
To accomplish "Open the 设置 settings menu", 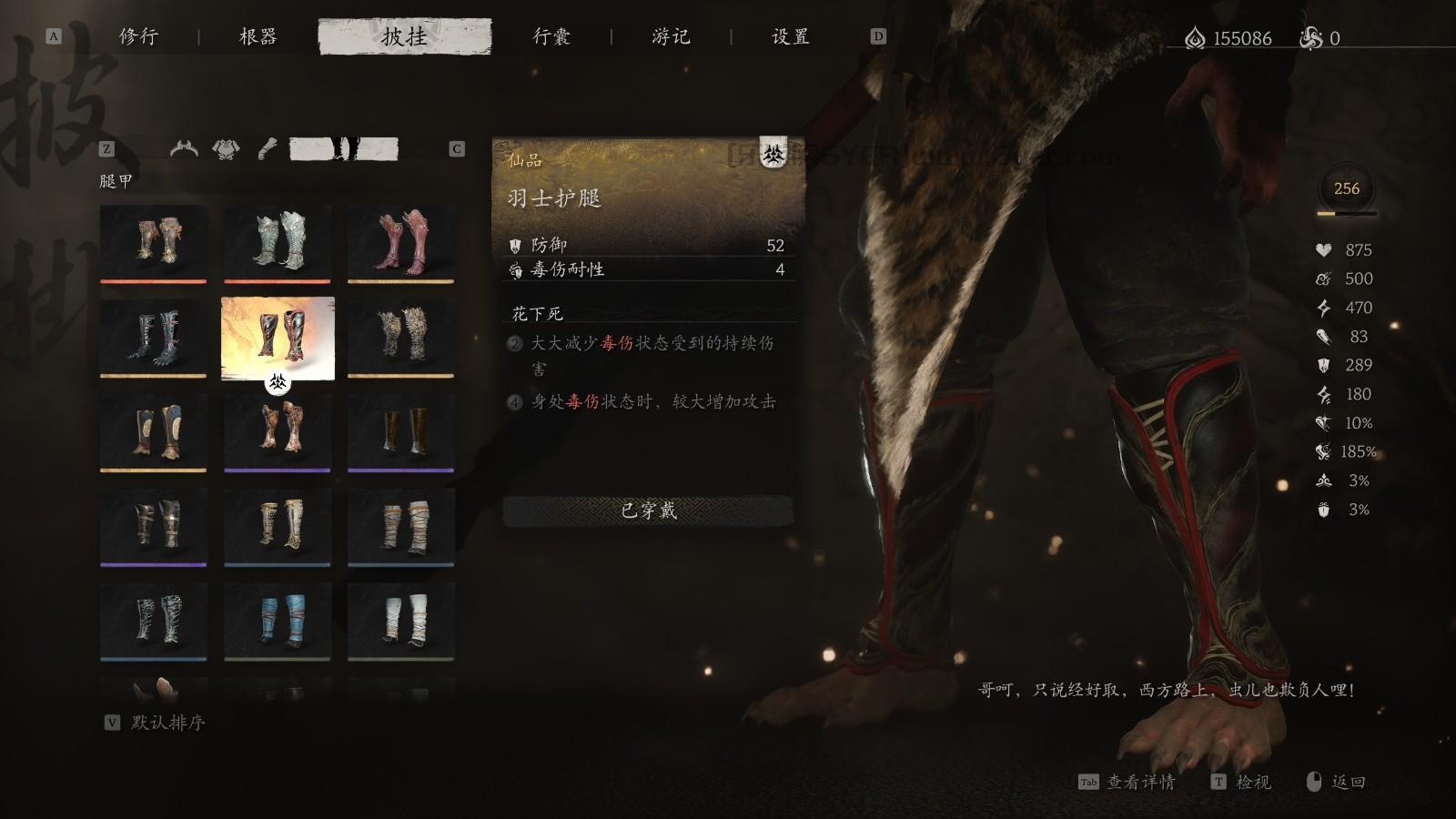I will tap(789, 38).
